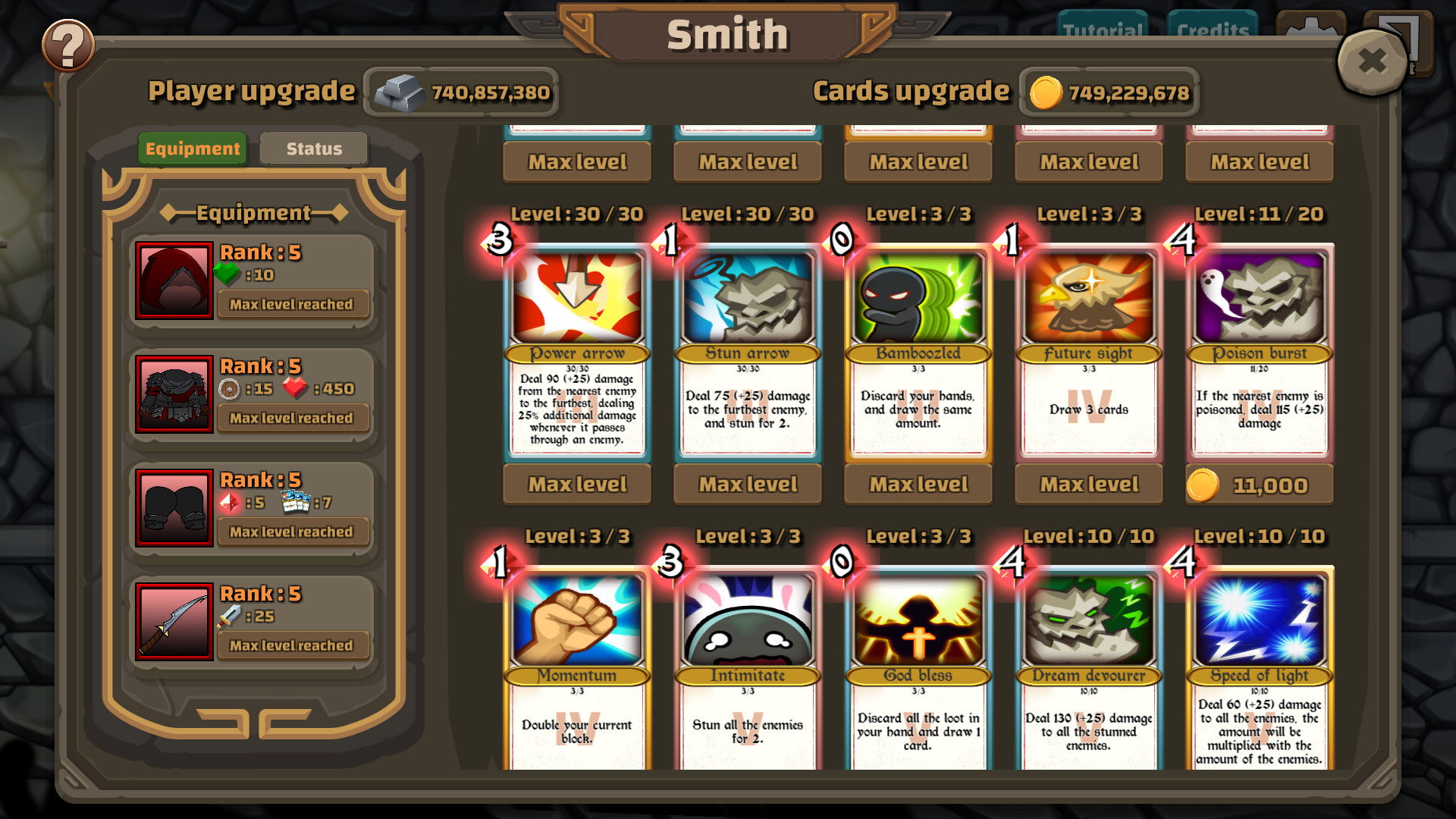This screenshot has height=819, width=1456.
Task: Click the rank 5 helmet equipment slot
Action: (174, 281)
